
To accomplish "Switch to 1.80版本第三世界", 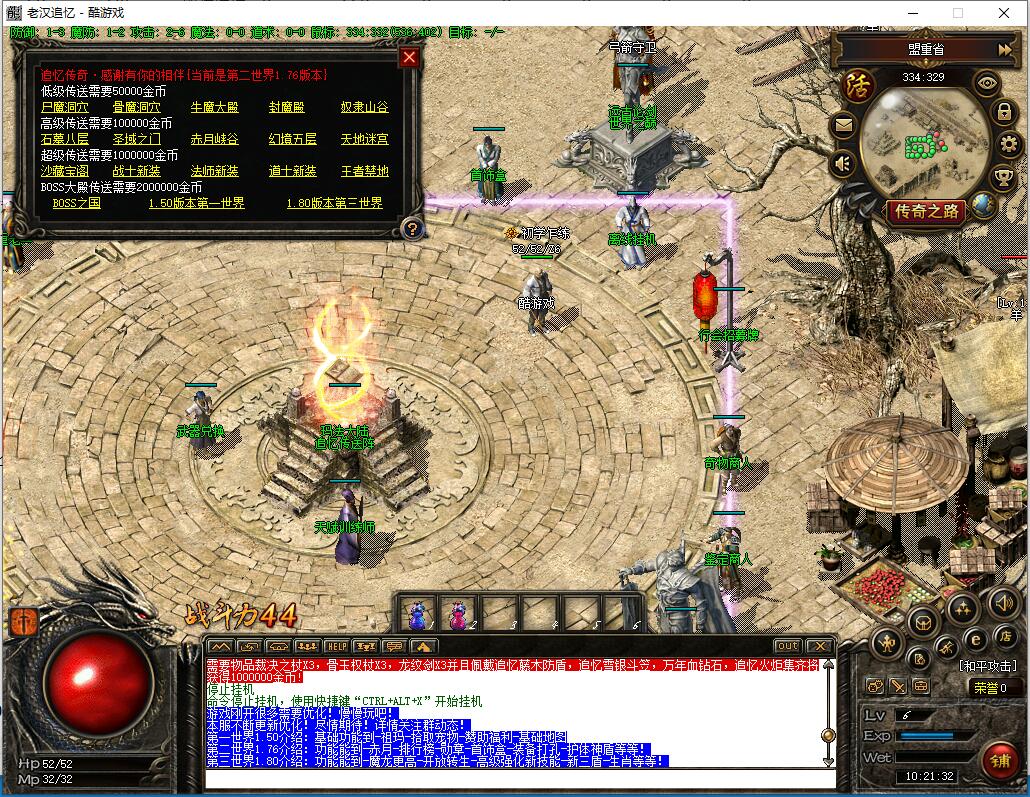I will [334, 203].
